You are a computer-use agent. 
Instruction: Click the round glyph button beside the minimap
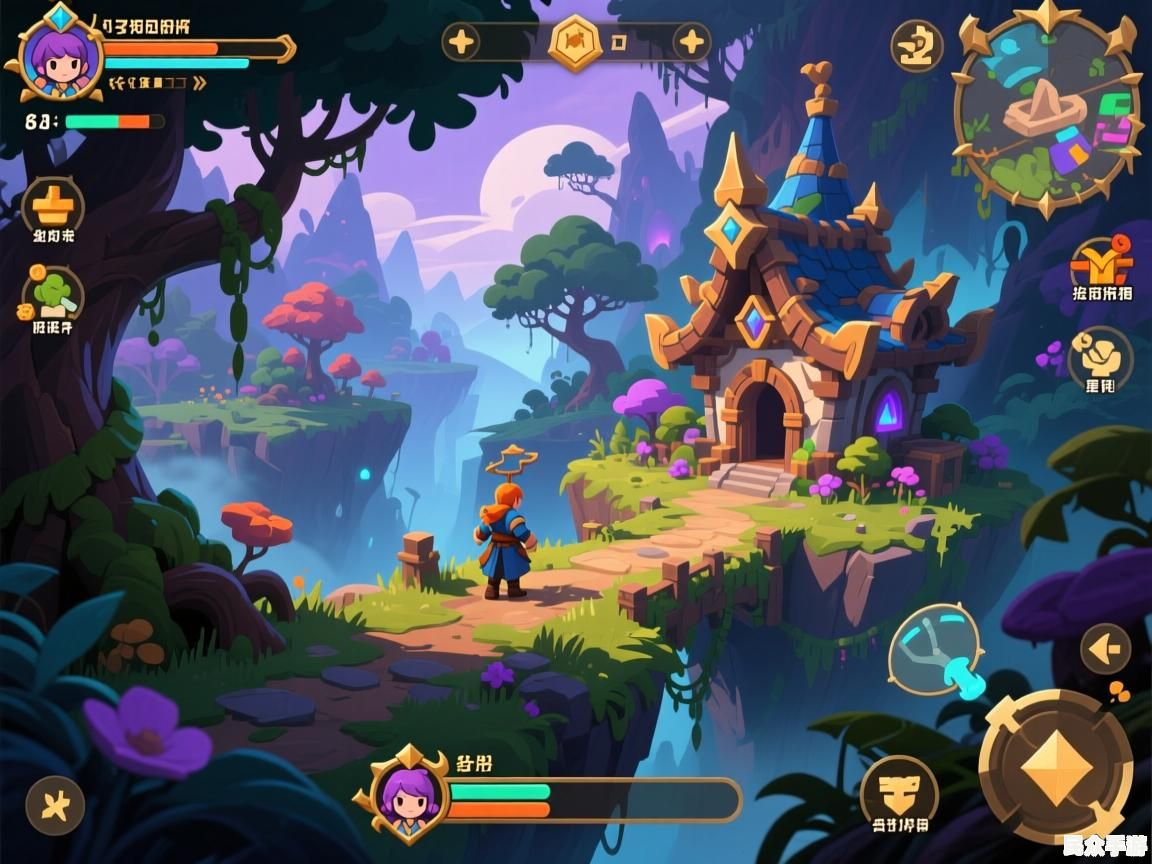coord(917,46)
